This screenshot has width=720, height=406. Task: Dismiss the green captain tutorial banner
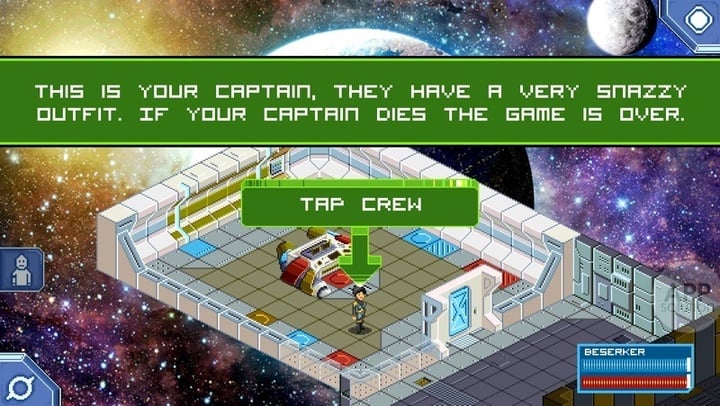(360, 101)
